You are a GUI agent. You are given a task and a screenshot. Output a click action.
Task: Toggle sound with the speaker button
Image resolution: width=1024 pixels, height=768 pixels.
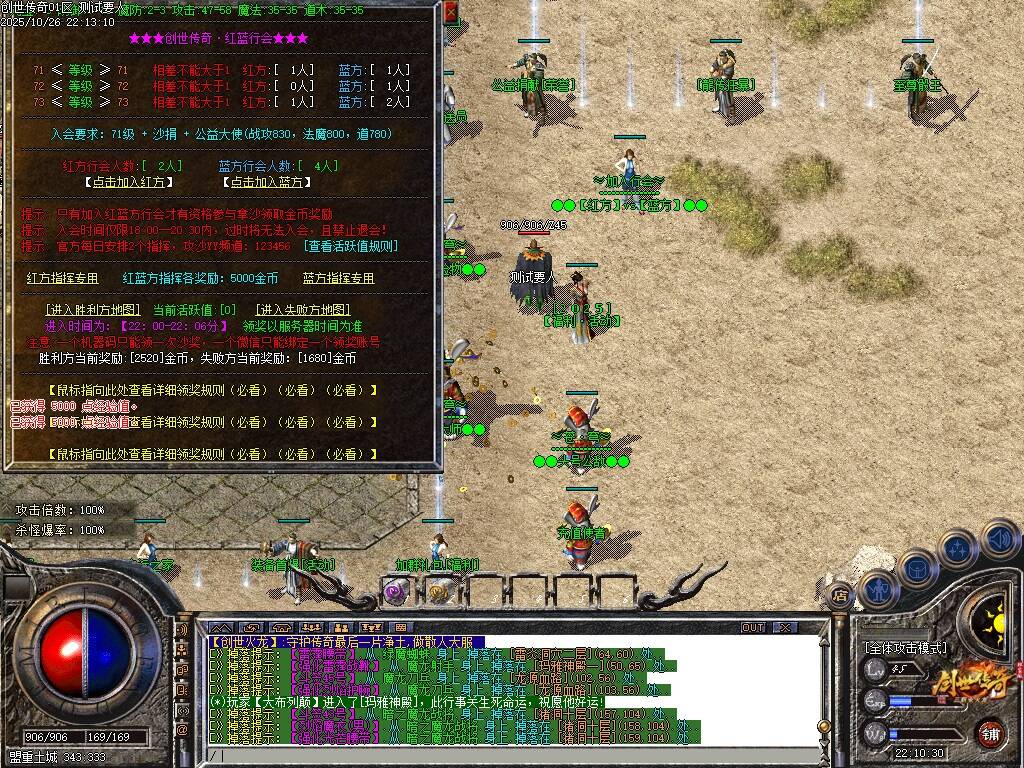tap(1000, 539)
